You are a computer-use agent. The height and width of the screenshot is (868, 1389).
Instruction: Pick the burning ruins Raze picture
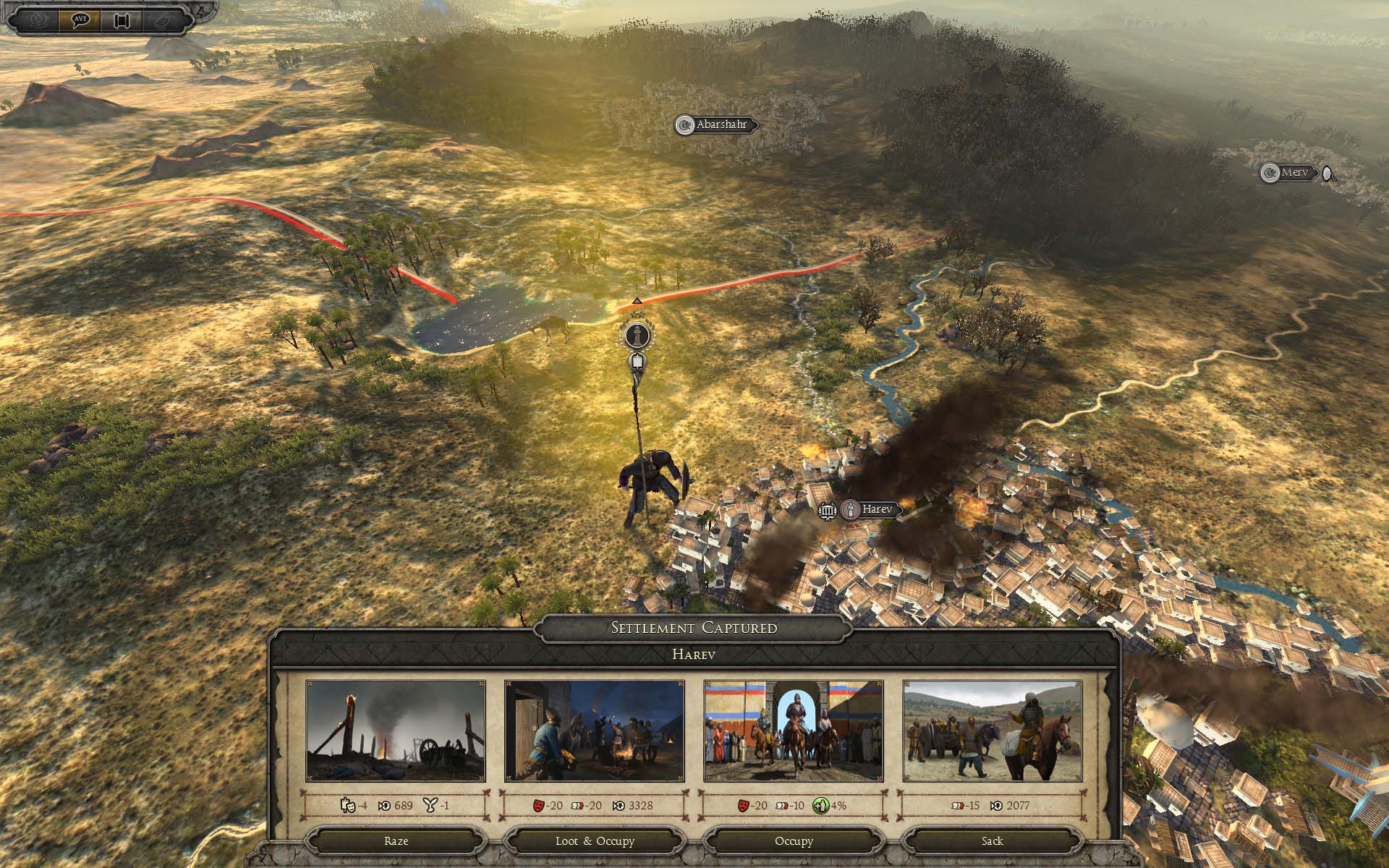click(396, 731)
